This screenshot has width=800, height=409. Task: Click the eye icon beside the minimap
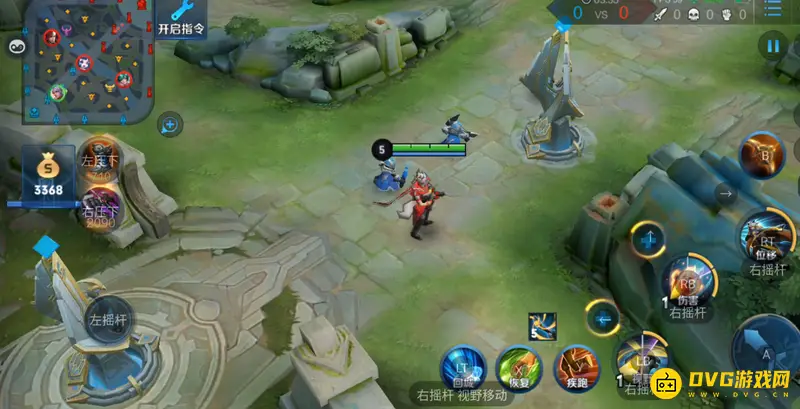click(15, 46)
